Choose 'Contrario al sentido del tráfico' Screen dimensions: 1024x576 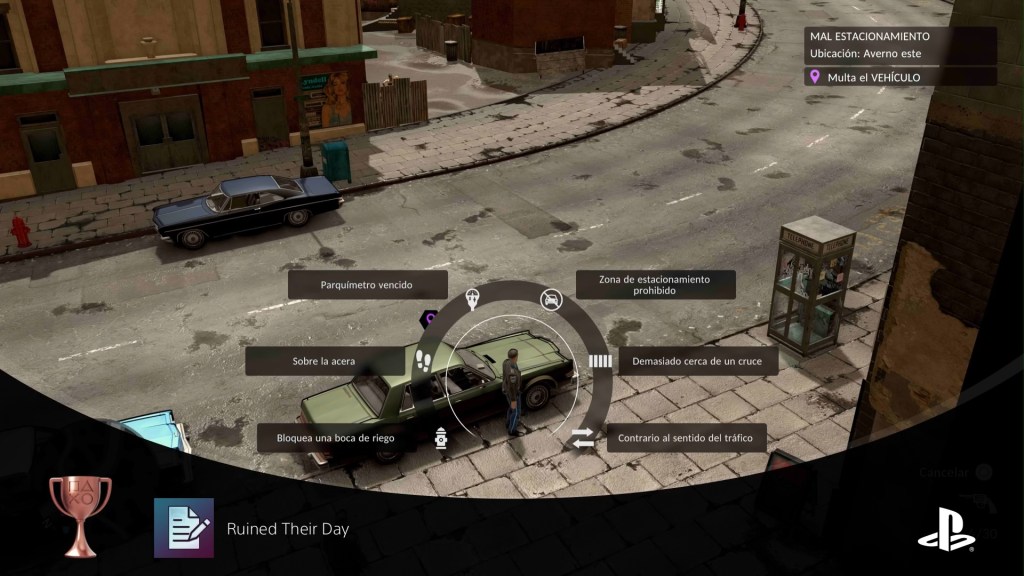(686, 437)
